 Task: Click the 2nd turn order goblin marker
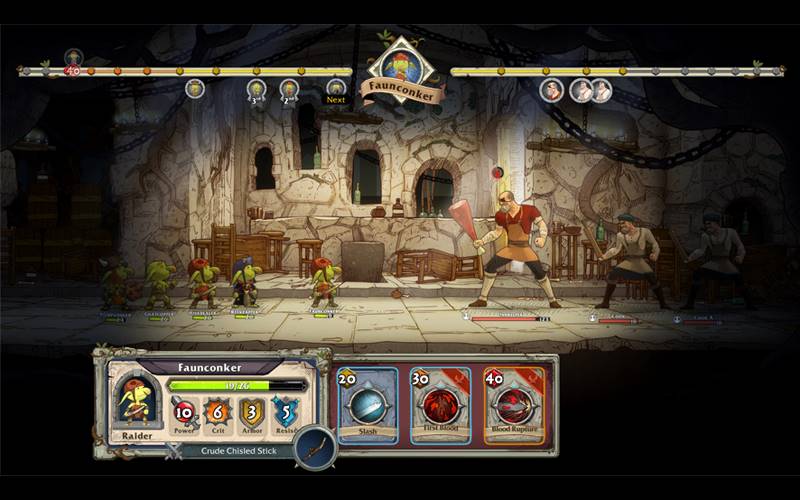289,90
